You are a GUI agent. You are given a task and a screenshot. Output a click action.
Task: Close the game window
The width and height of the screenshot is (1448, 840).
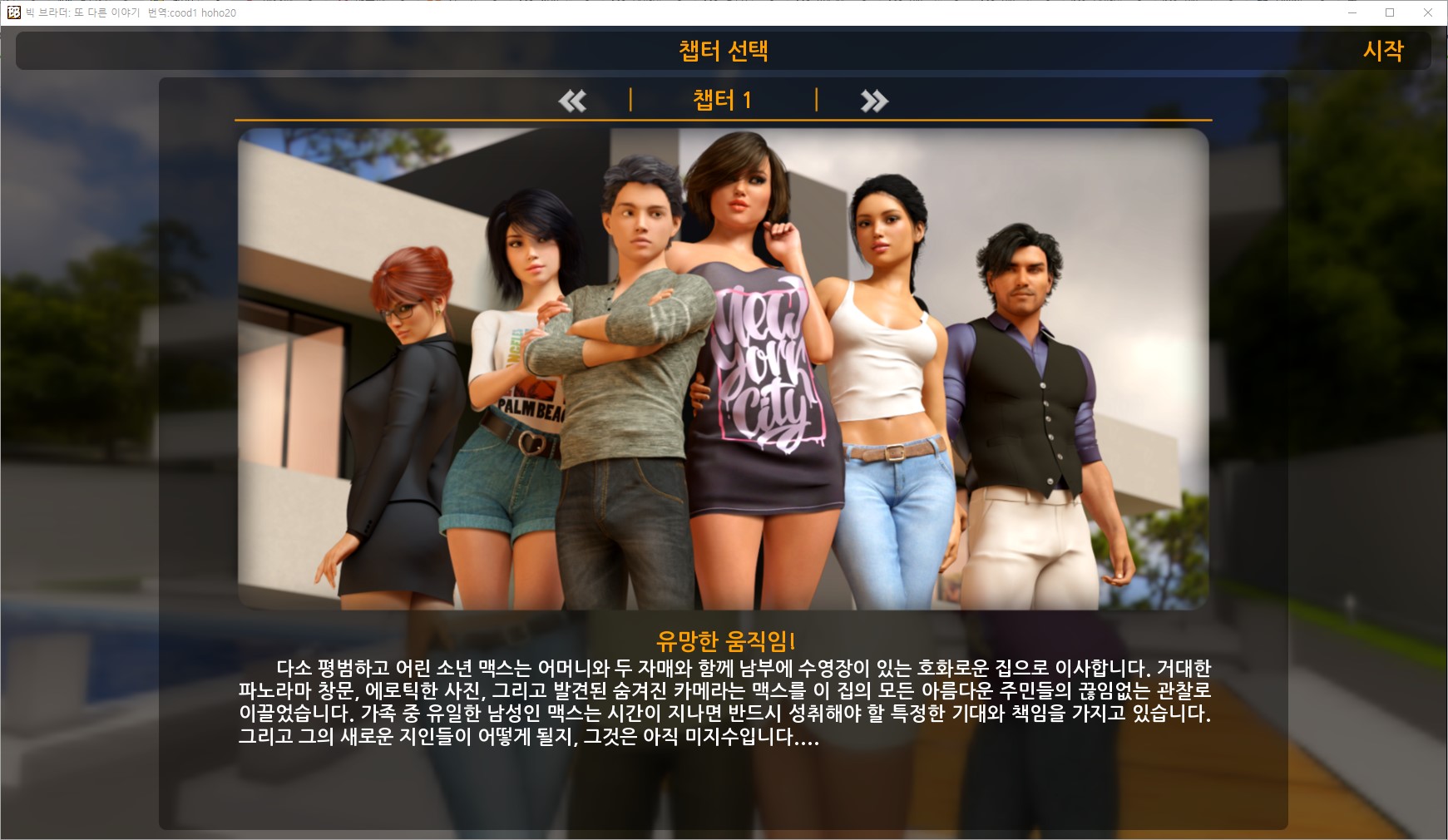[x=1428, y=12]
